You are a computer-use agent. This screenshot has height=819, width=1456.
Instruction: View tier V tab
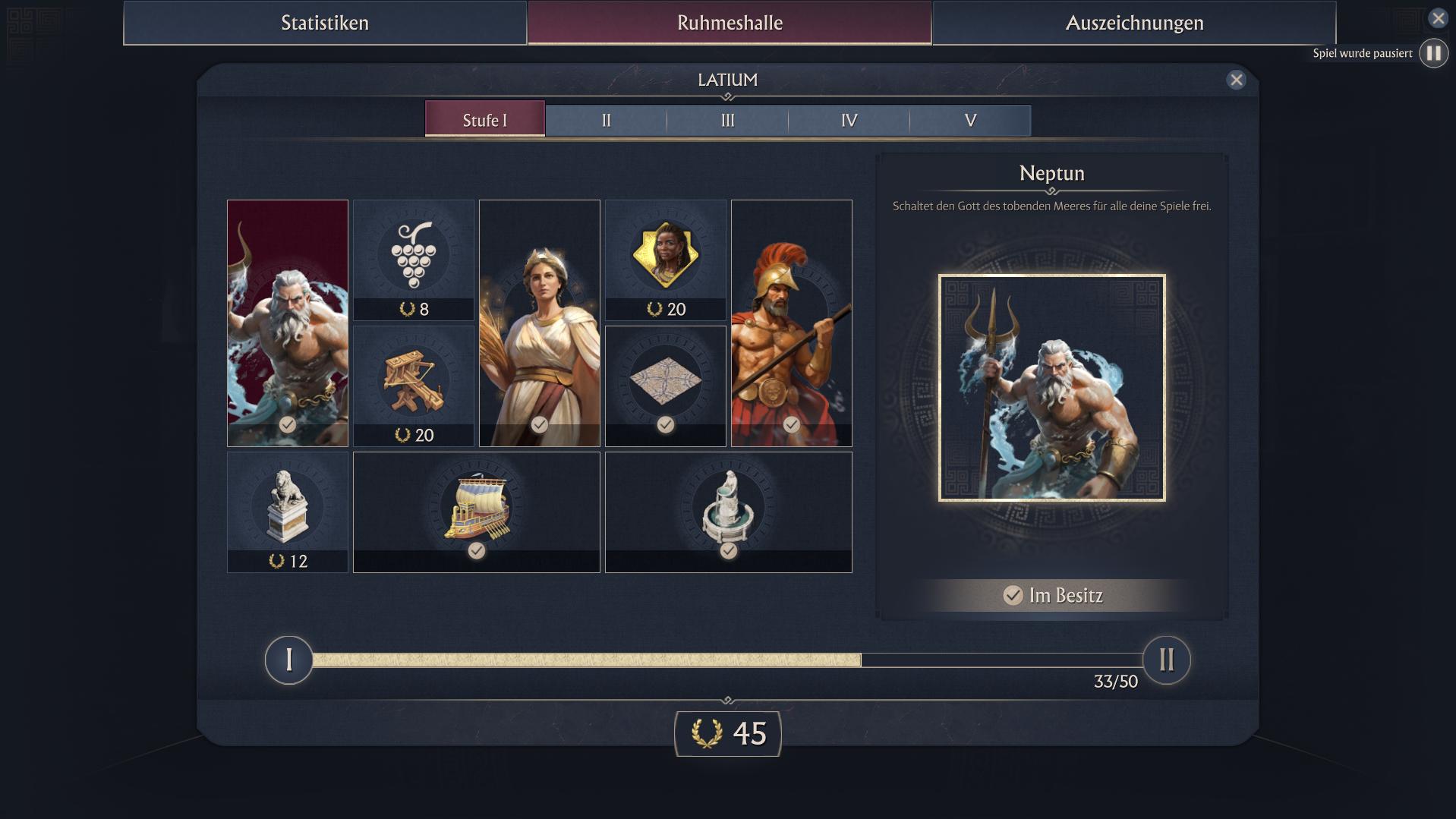tap(970, 121)
